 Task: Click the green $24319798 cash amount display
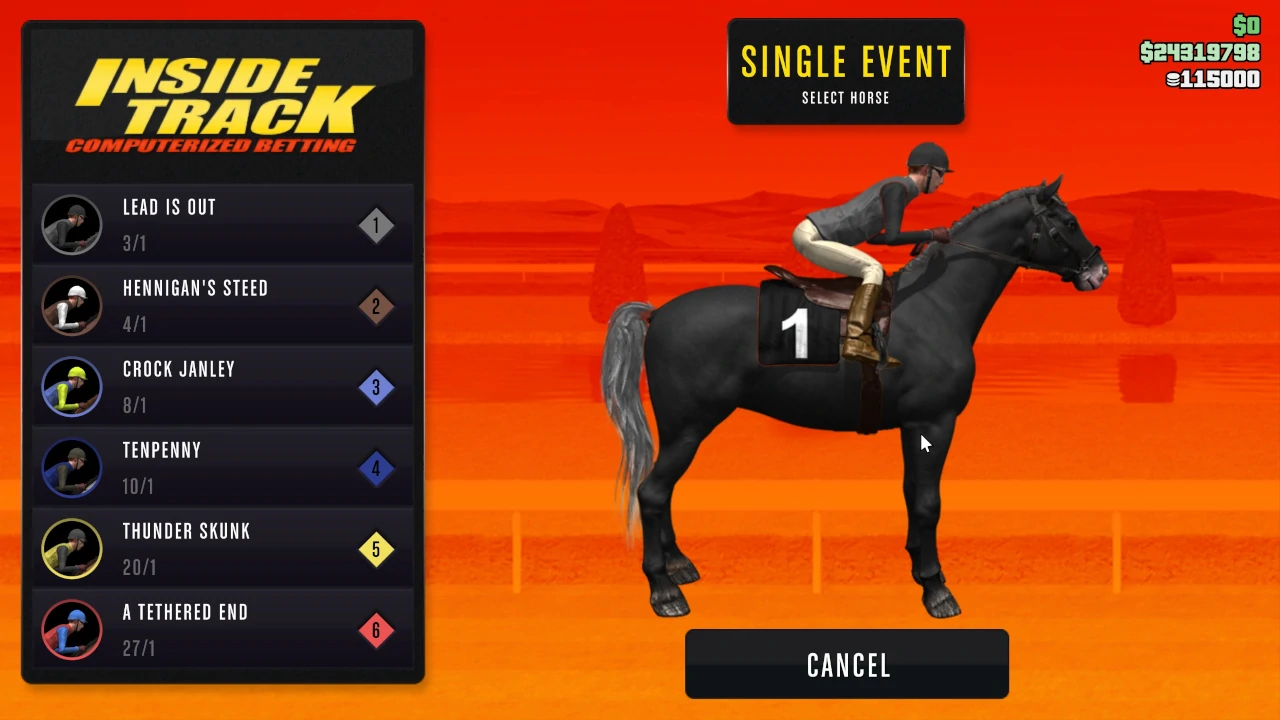click(1200, 53)
